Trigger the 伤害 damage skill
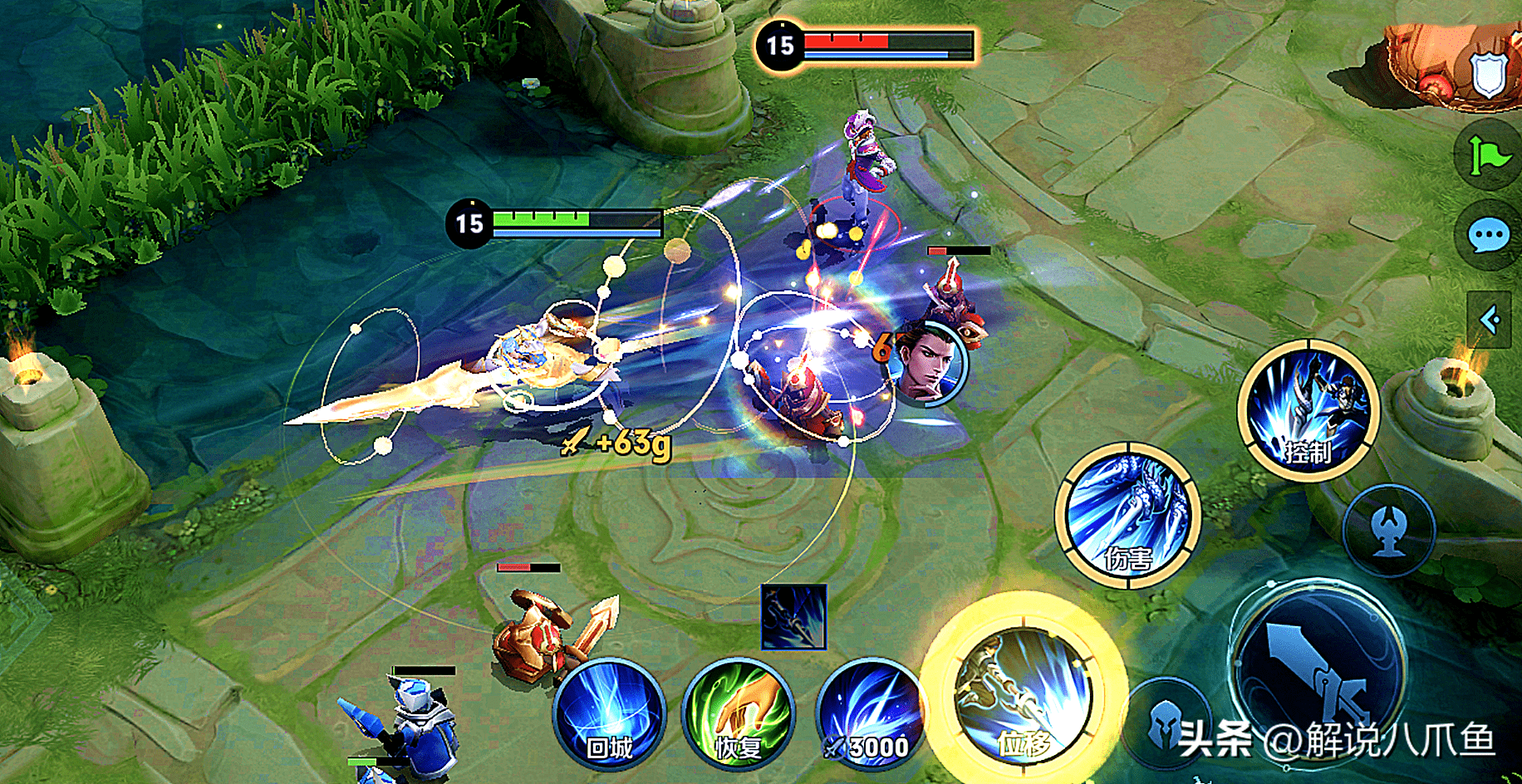 pyautogui.click(x=1127, y=515)
